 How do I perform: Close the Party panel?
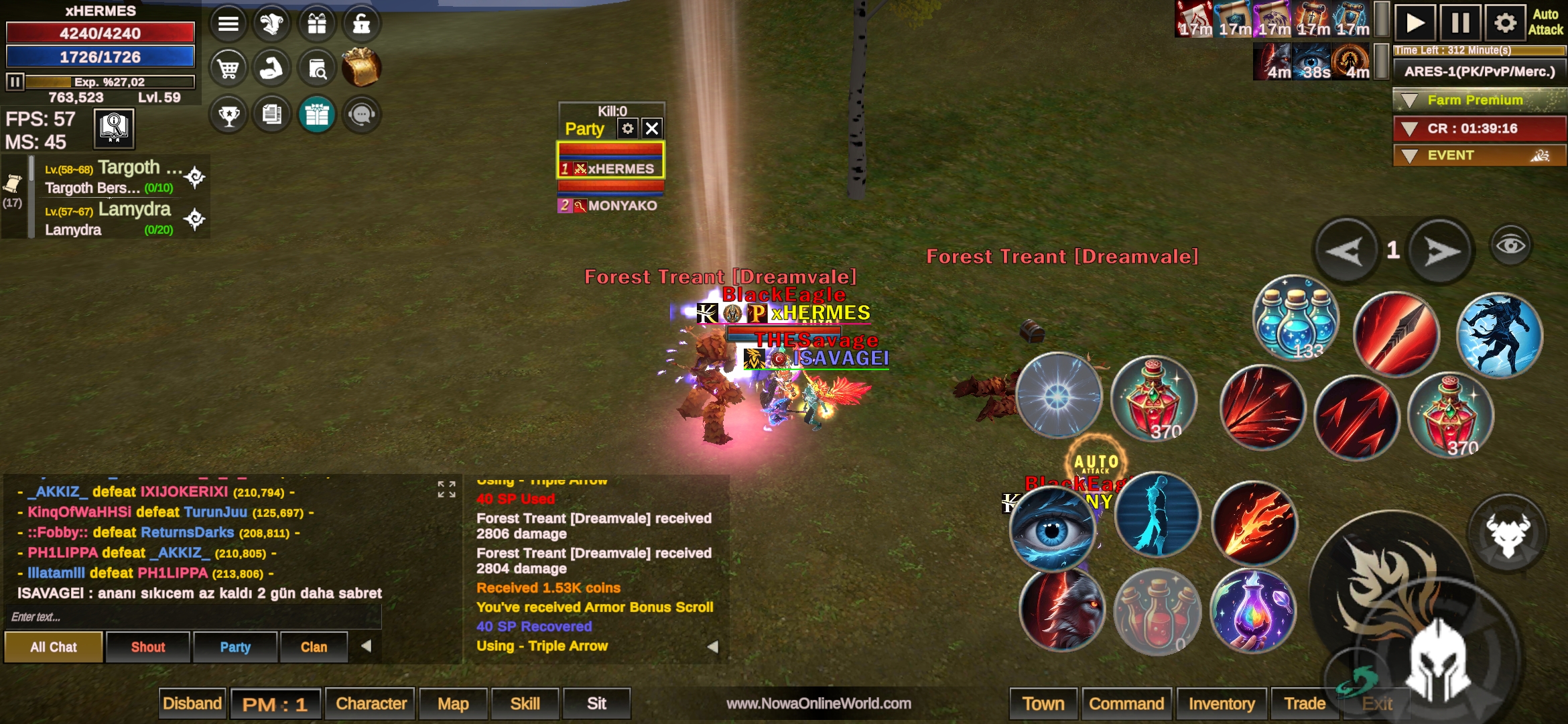pos(652,128)
